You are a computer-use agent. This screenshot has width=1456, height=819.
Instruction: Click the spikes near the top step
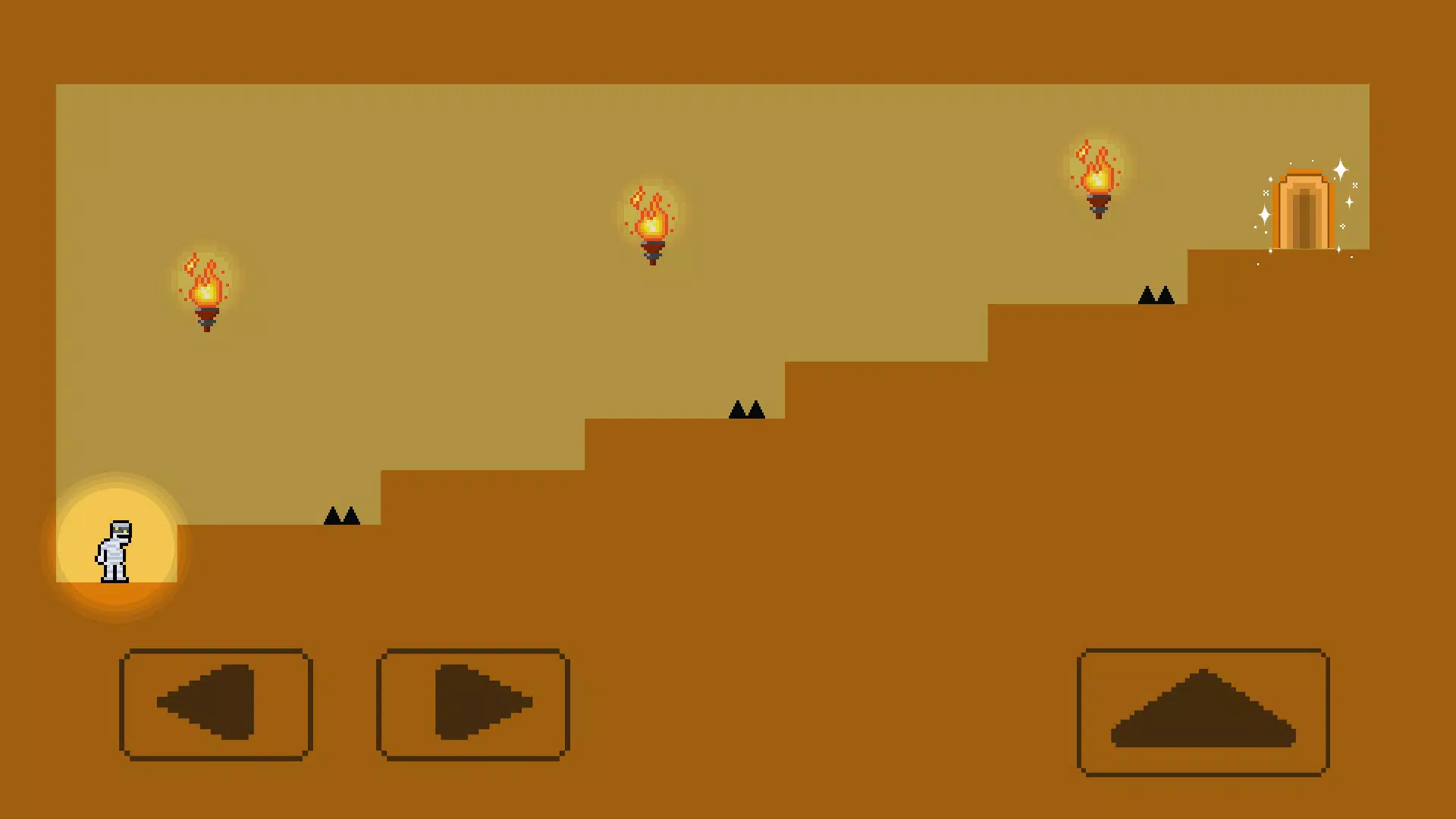coord(1153,296)
